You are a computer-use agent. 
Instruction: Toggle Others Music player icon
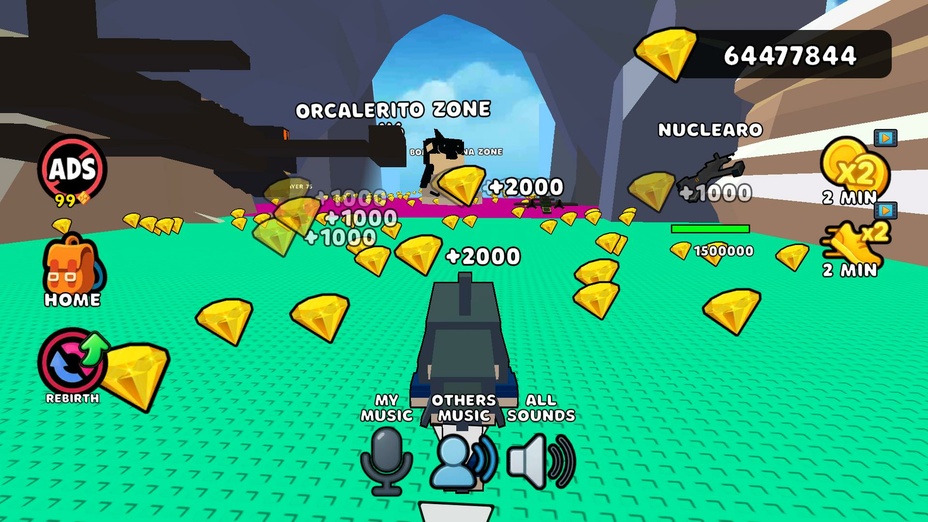(x=463, y=459)
